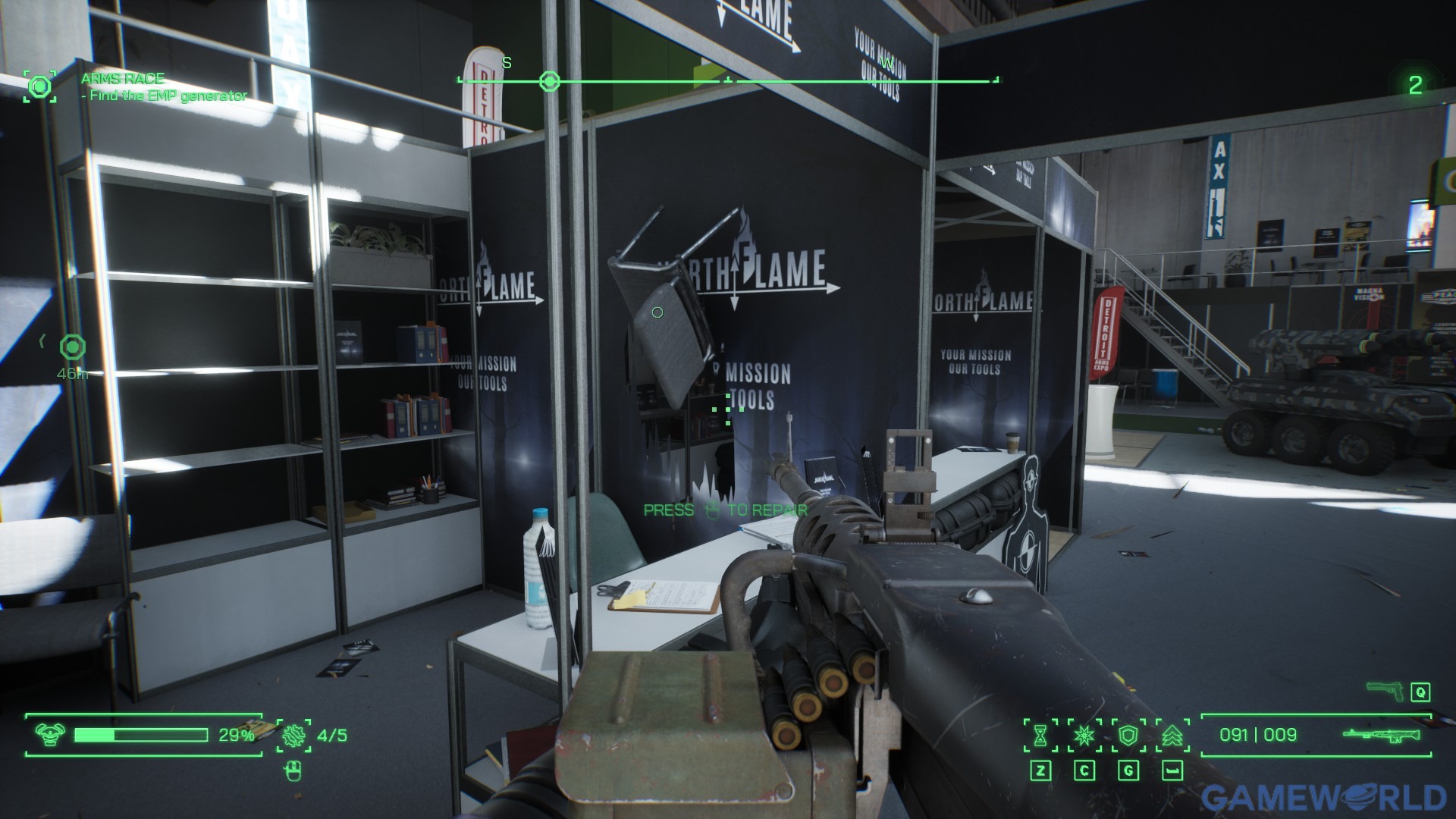Click the armor chestplate health icon

point(50,735)
